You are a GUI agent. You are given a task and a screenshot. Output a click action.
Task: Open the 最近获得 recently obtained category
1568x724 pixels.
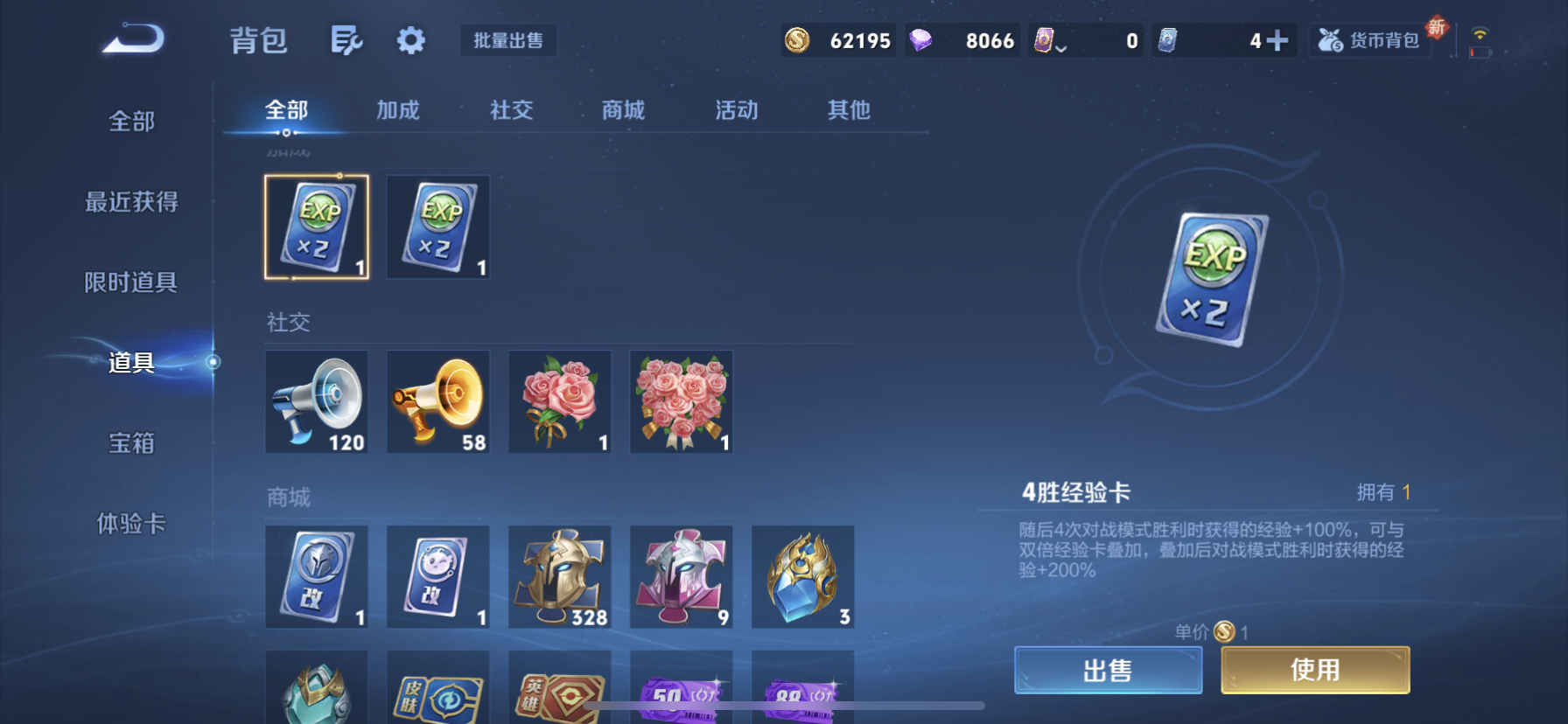pyautogui.click(x=131, y=202)
